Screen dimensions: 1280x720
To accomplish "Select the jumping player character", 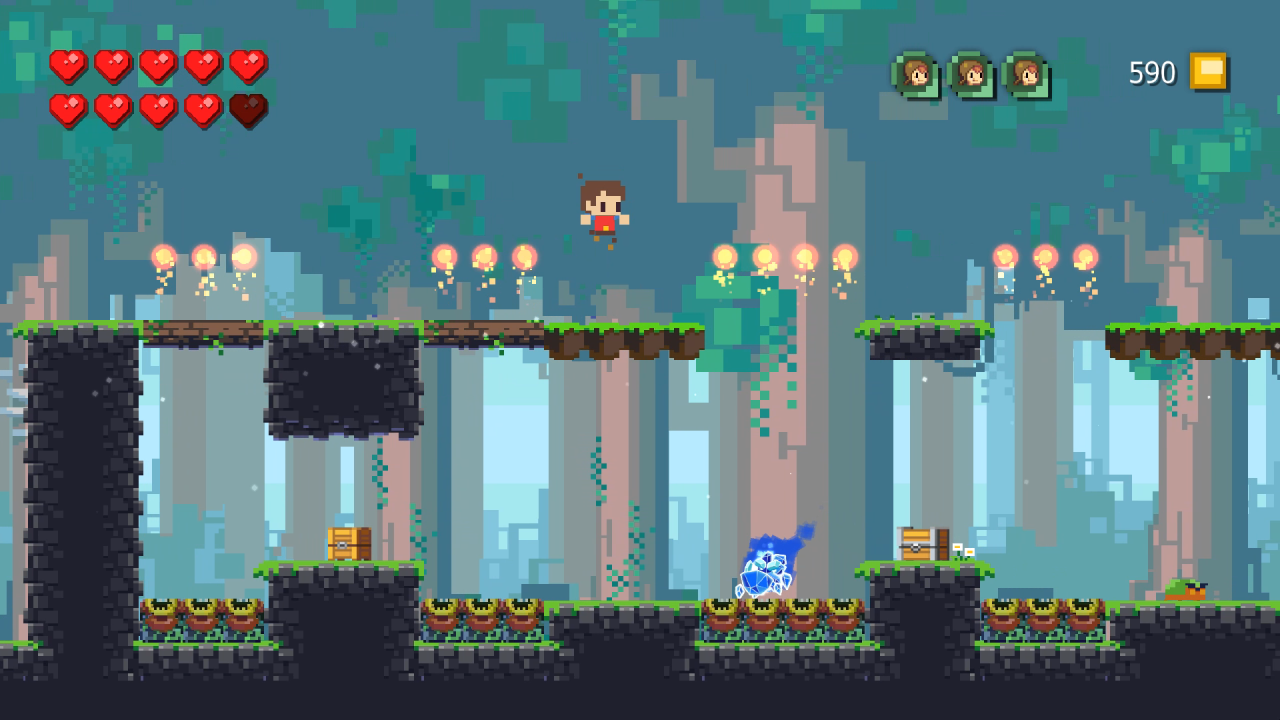I will coord(602,210).
